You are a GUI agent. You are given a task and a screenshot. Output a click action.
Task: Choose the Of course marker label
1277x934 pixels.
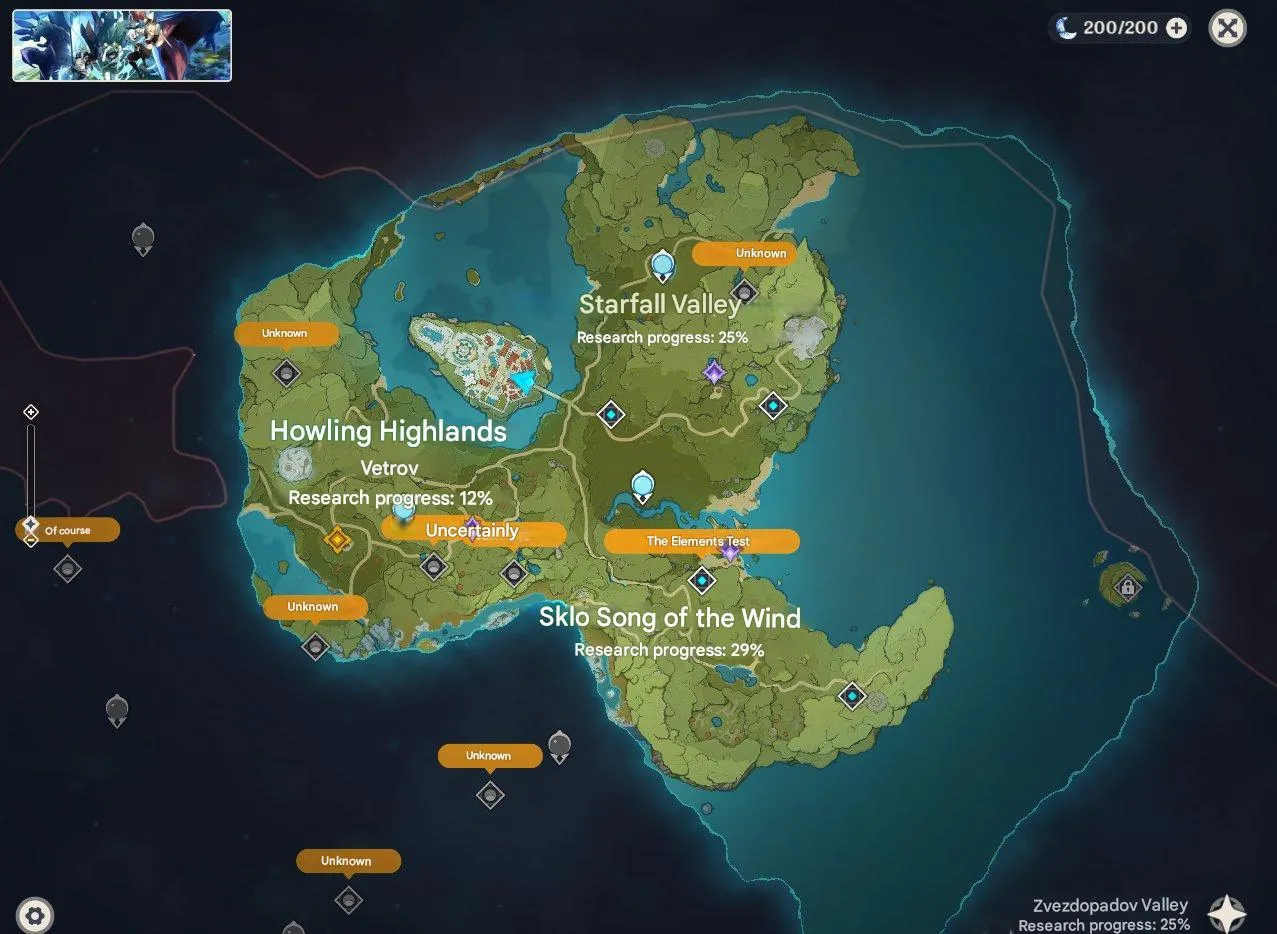[x=68, y=530]
